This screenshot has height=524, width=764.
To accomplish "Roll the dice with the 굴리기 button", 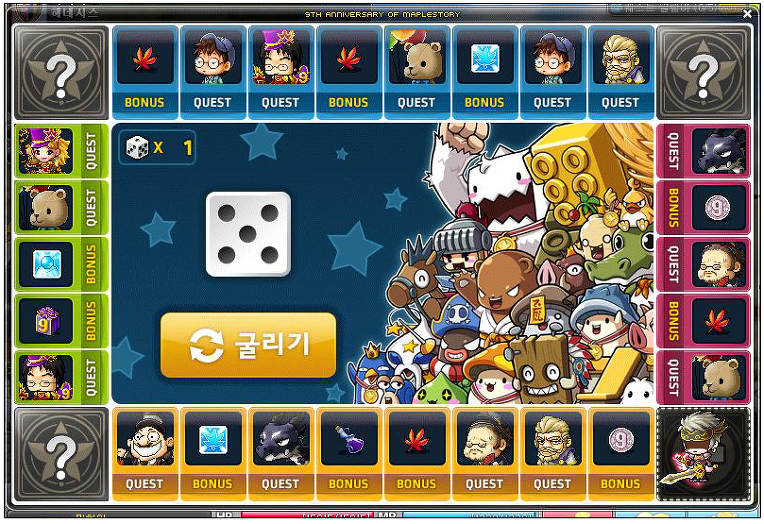I will (248, 345).
